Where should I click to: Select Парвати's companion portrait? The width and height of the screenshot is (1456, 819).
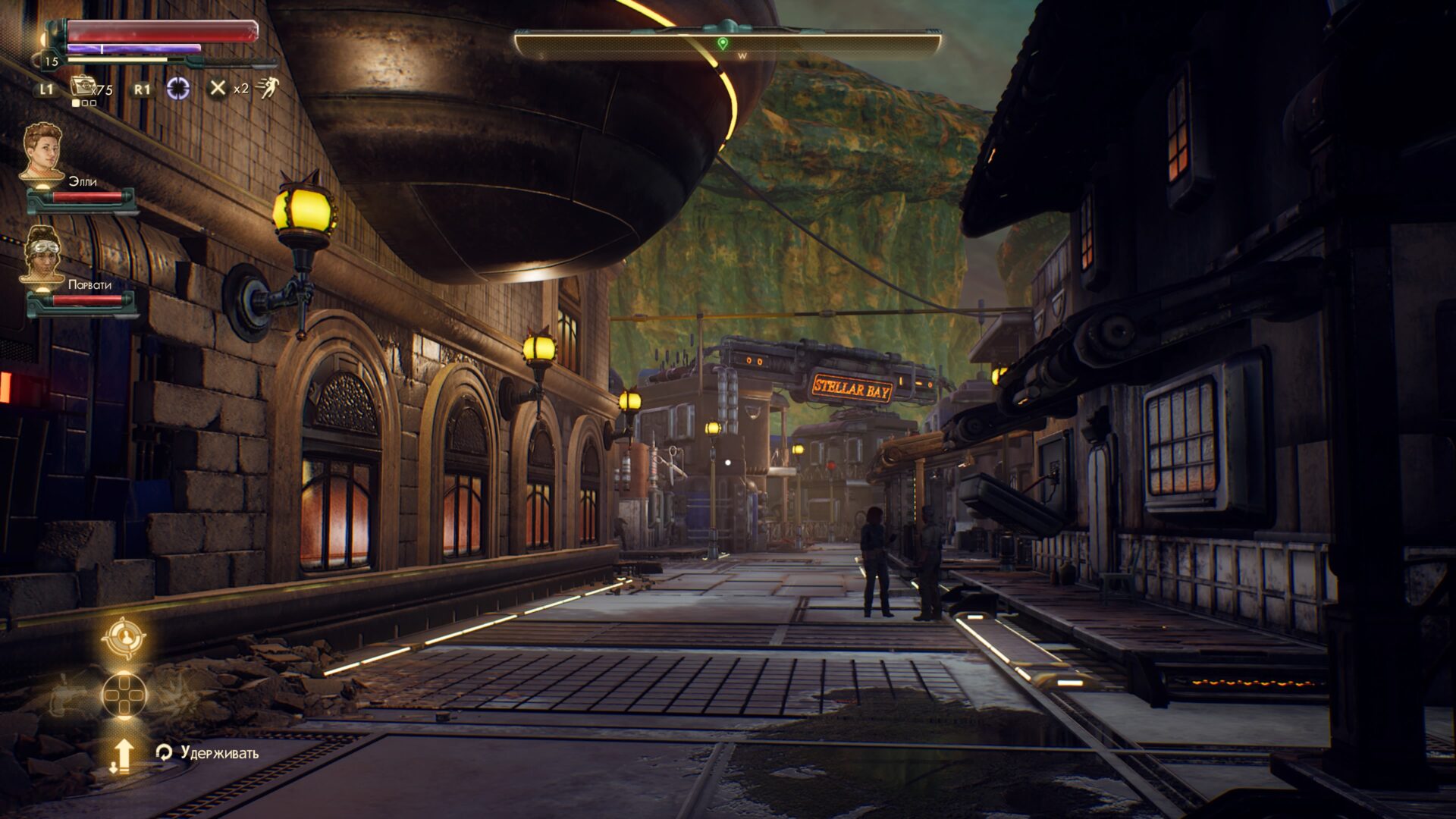[x=42, y=256]
